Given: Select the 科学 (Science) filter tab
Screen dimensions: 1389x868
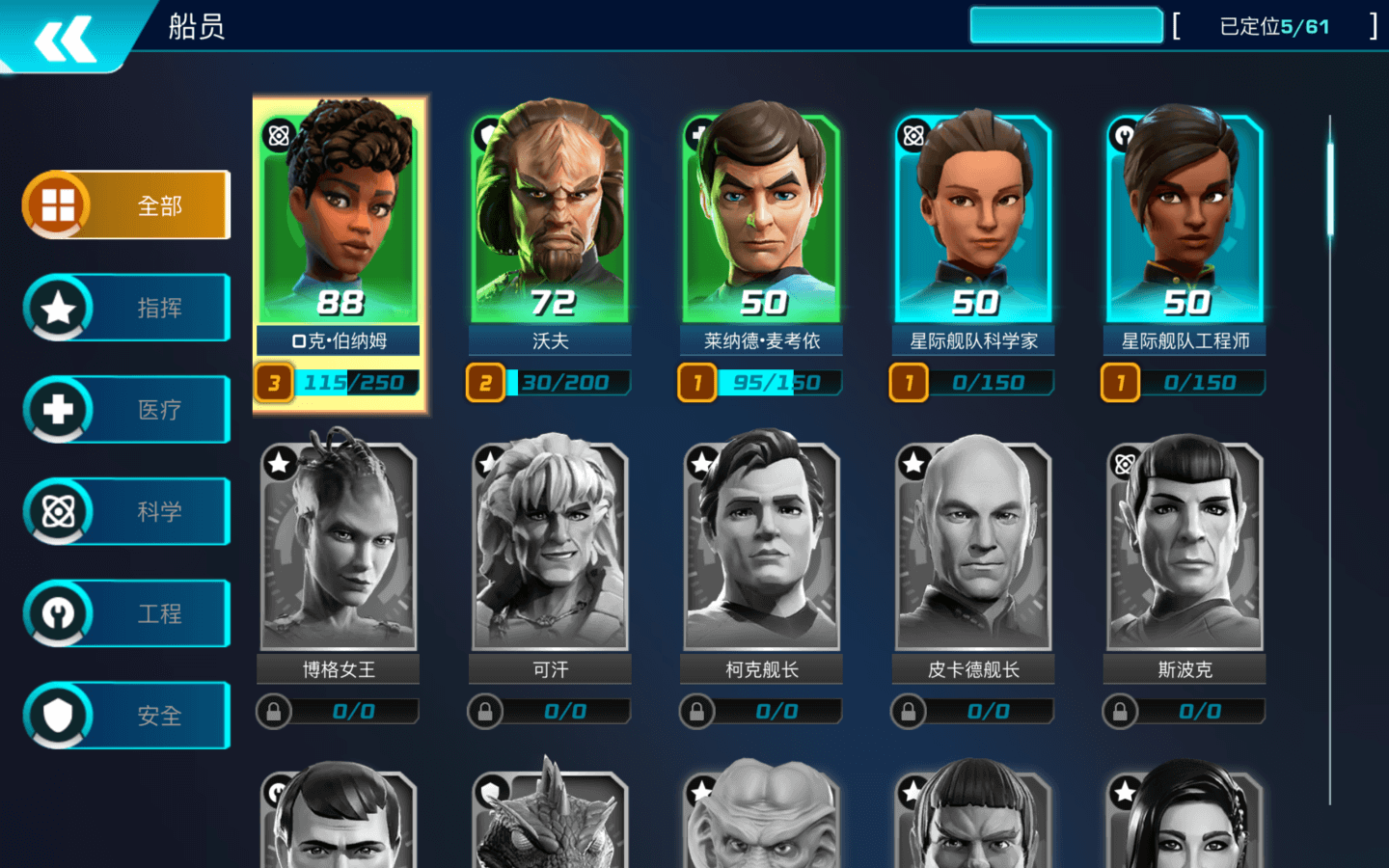Looking at the screenshot, I should 127,511.
